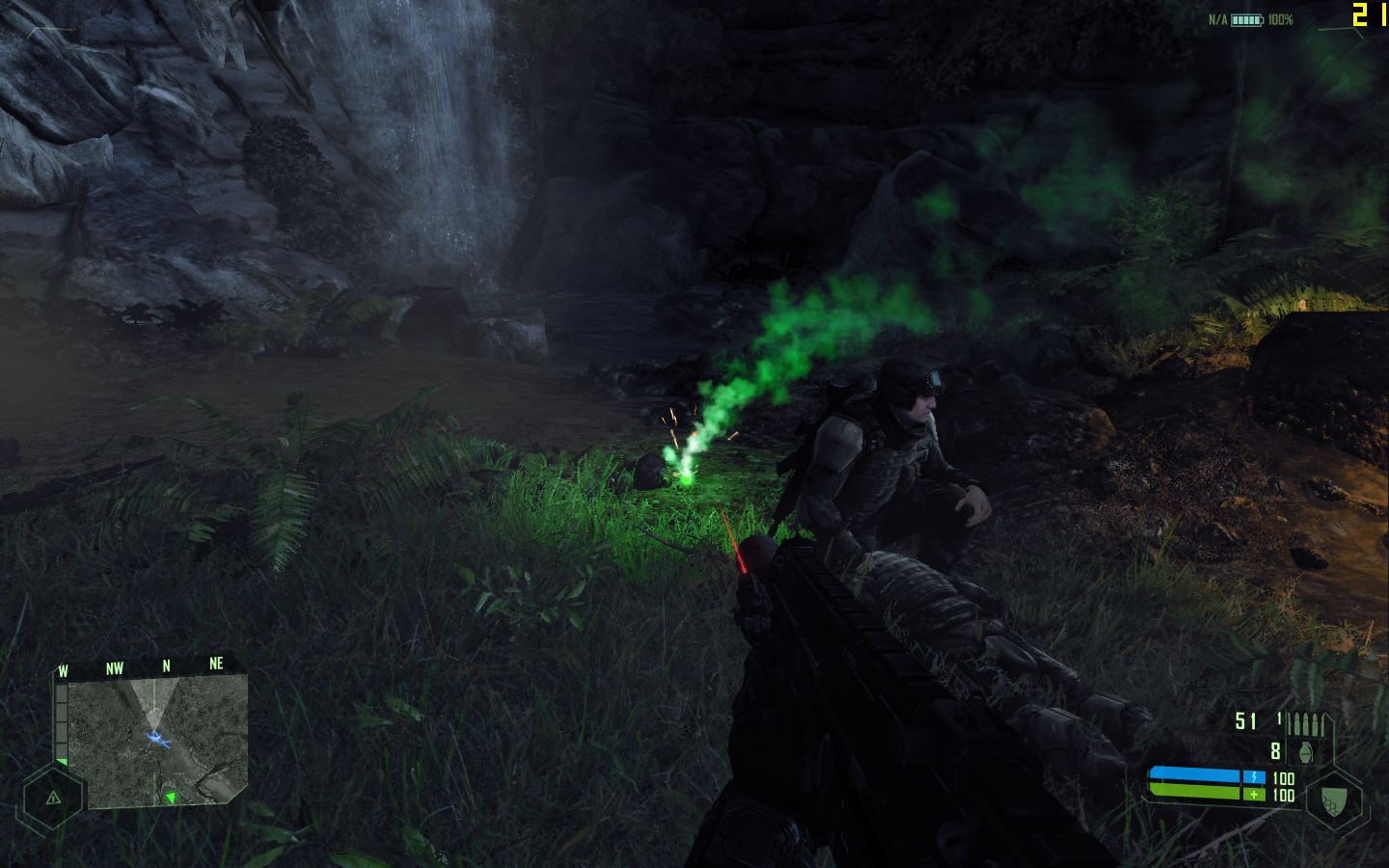Click the blue player marker on minimap
The width and height of the screenshot is (1389, 868).
pyautogui.click(x=157, y=740)
